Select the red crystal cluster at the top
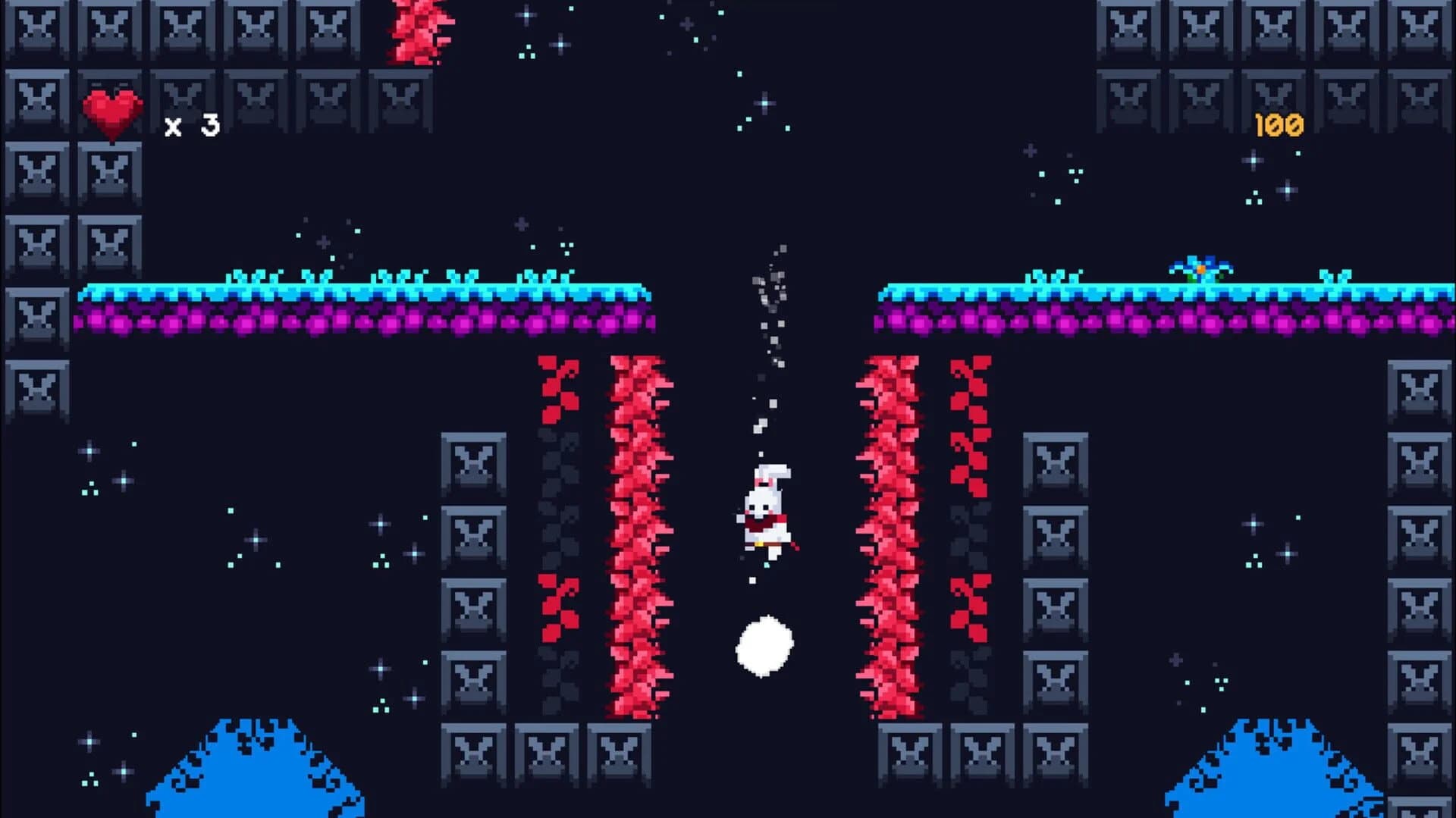This screenshot has height=818, width=1456. [x=422, y=34]
